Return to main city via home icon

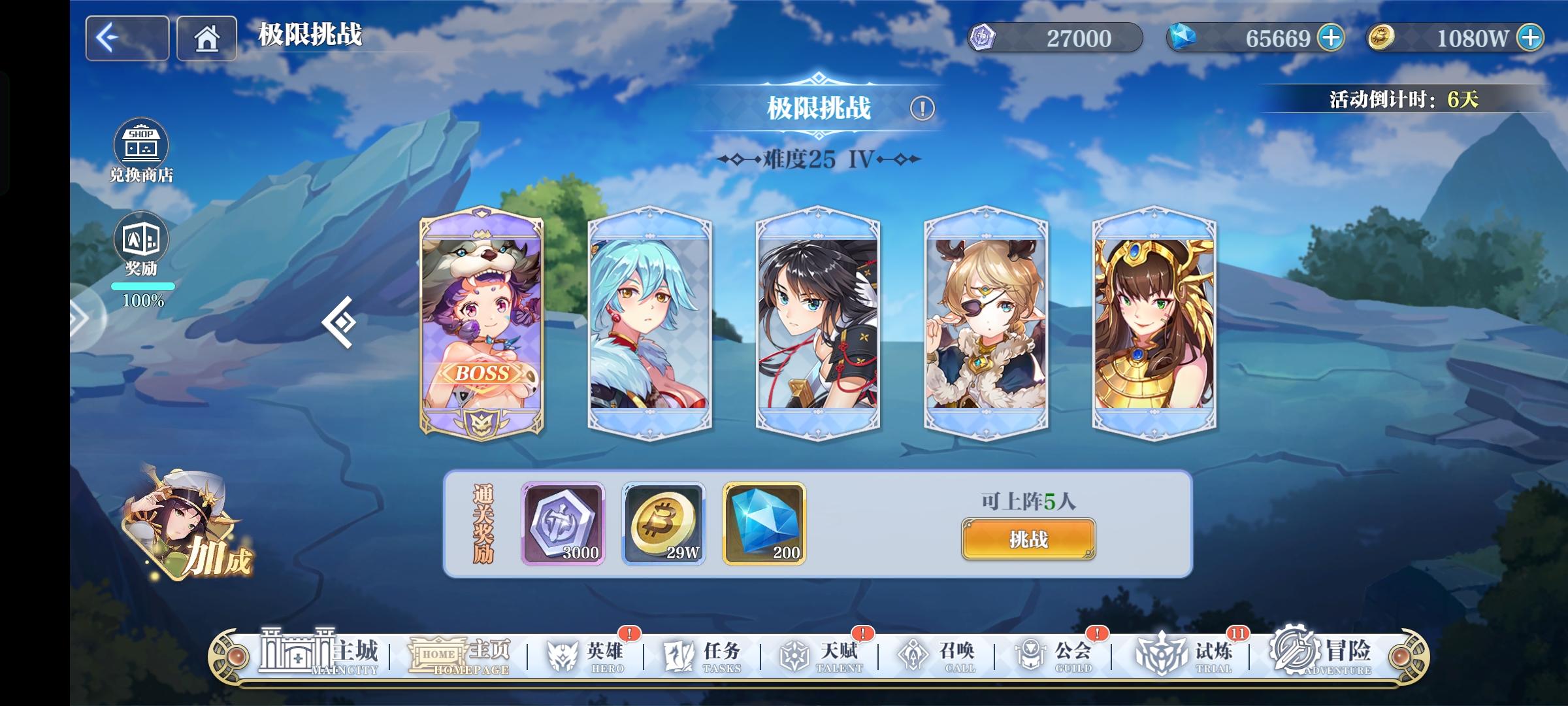click(x=206, y=39)
